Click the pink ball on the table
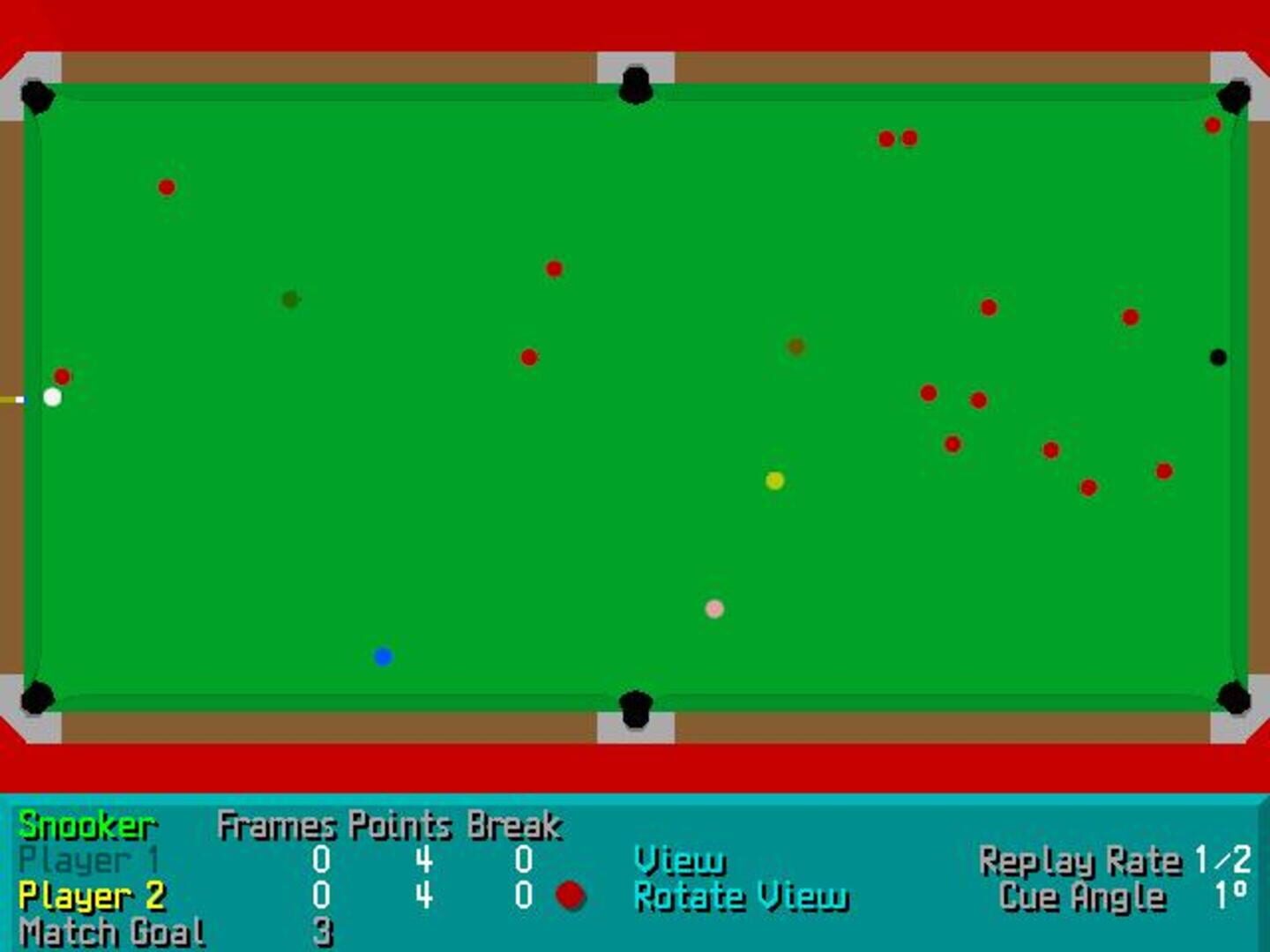1270x952 pixels. pyautogui.click(x=714, y=607)
